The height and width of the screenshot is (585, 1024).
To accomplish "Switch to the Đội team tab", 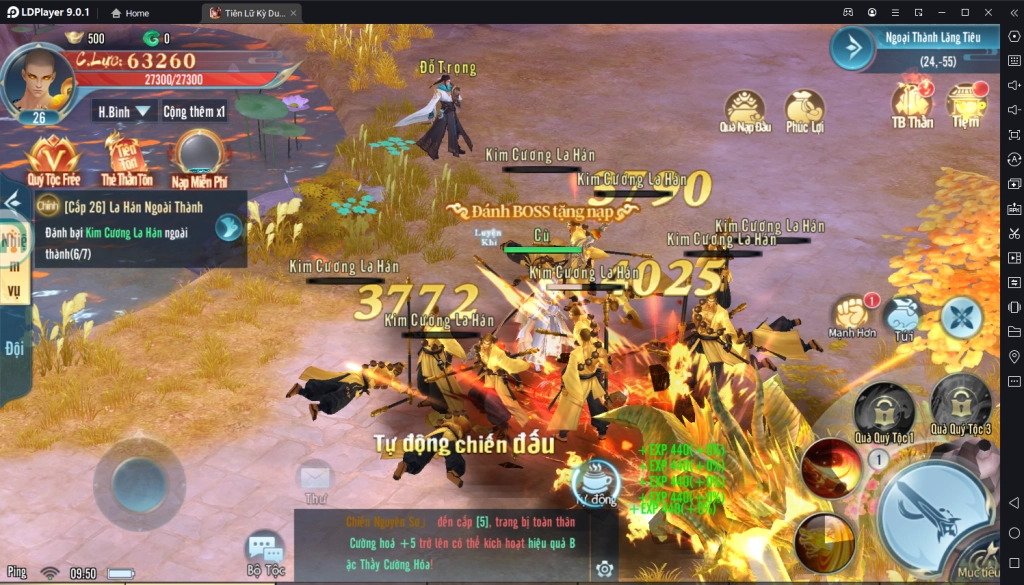I will 14,349.
